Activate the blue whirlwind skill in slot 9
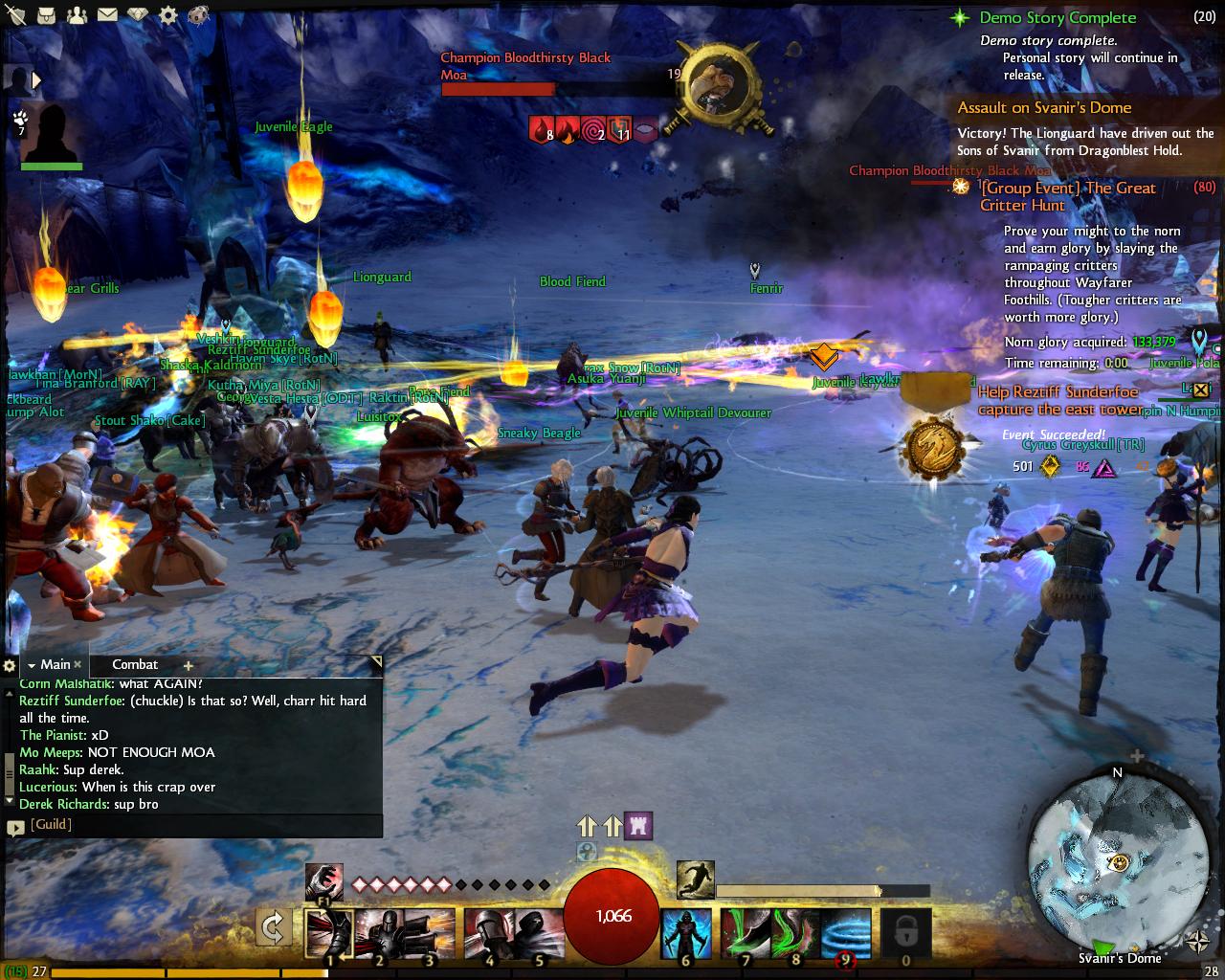The image size is (1225, 980). [846, 933]
